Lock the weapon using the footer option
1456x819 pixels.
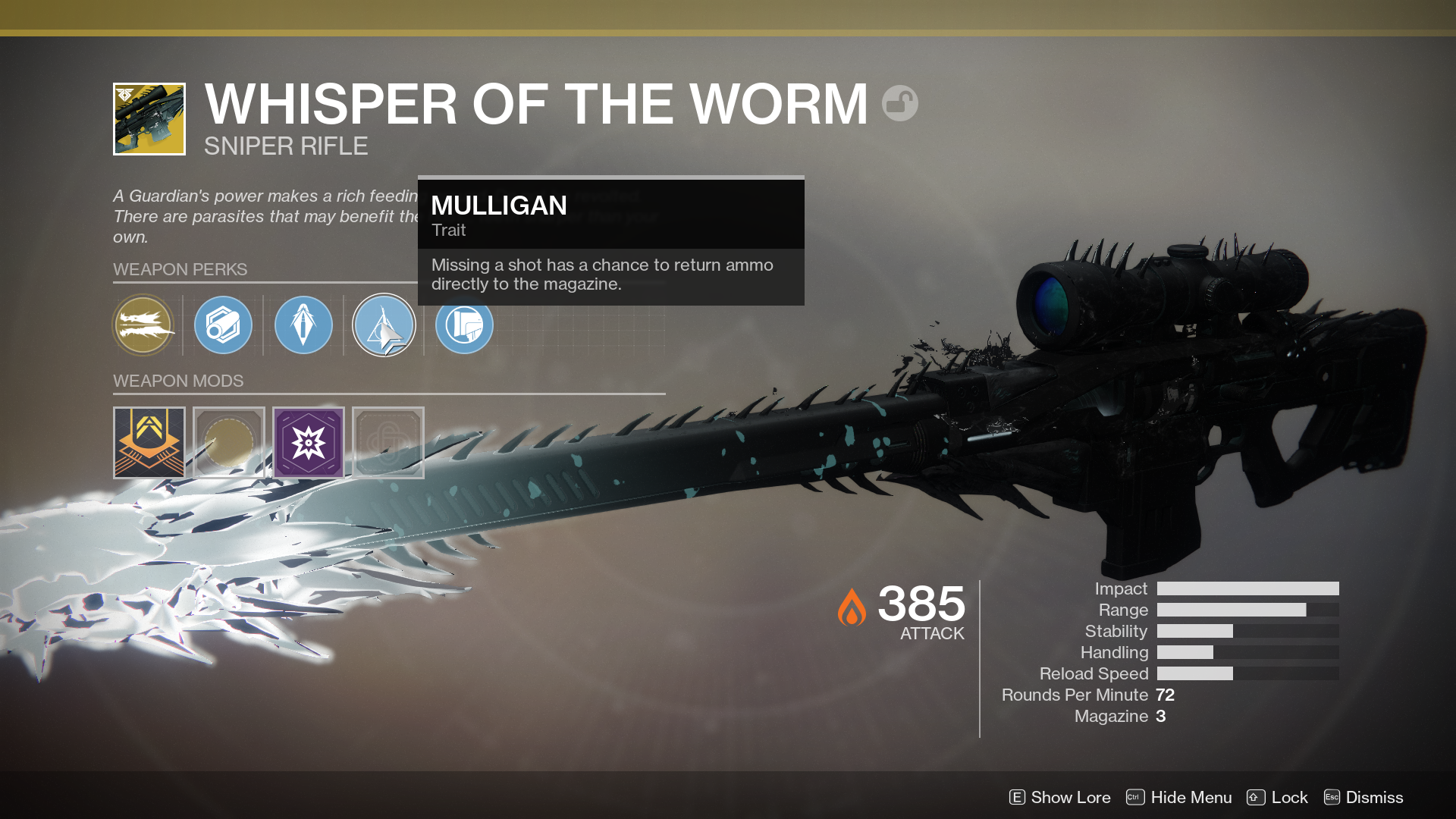(x=1277, y=797)
